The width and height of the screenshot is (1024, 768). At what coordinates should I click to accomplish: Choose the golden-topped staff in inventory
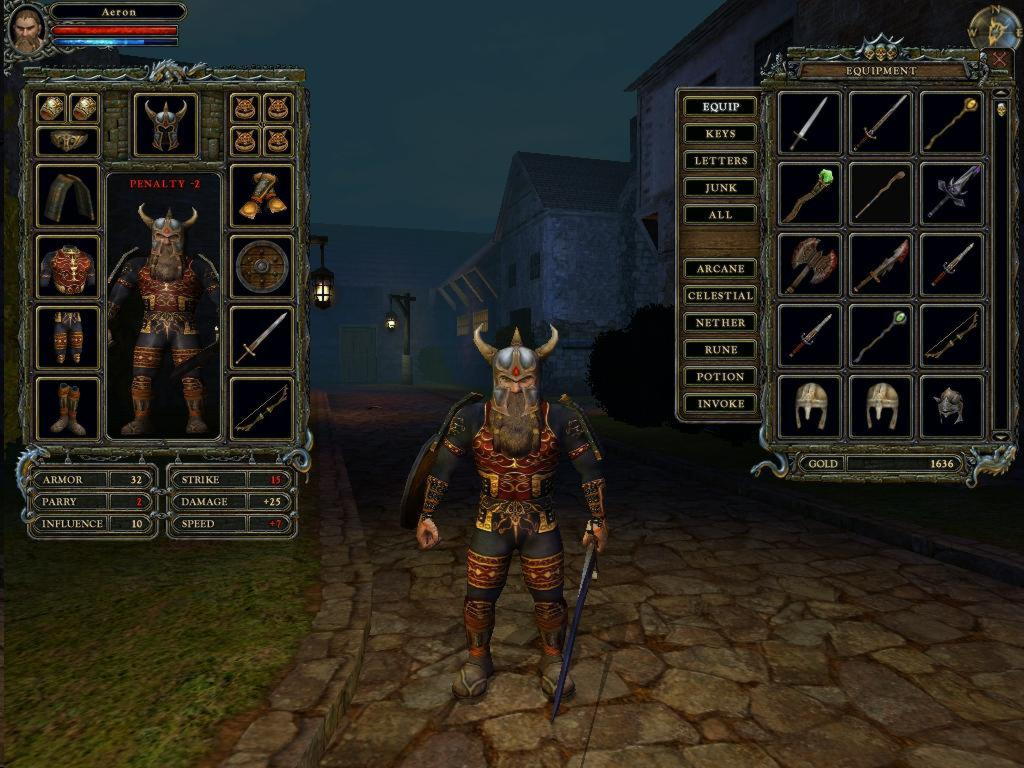pyautogui.click(x=951, y=123)
